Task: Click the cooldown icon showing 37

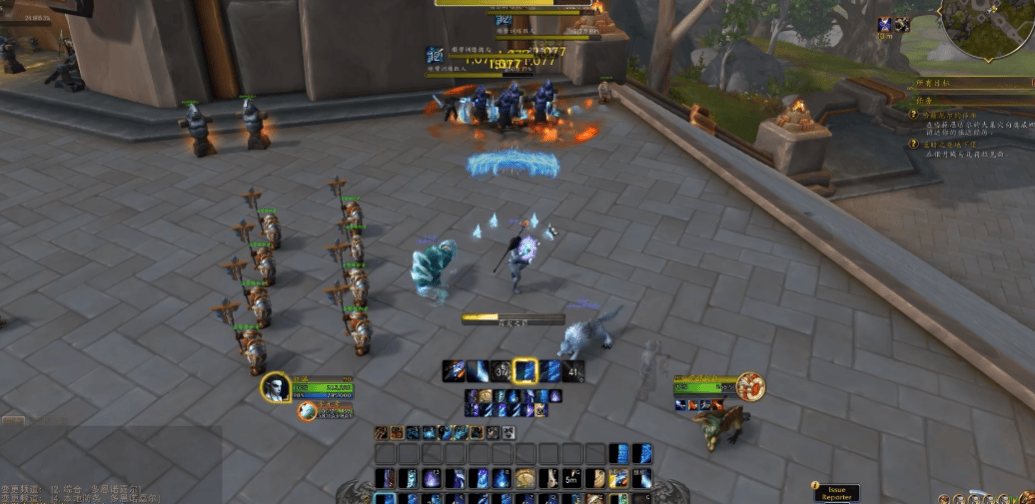Action: pyautogui.click(x=502, y=371)
